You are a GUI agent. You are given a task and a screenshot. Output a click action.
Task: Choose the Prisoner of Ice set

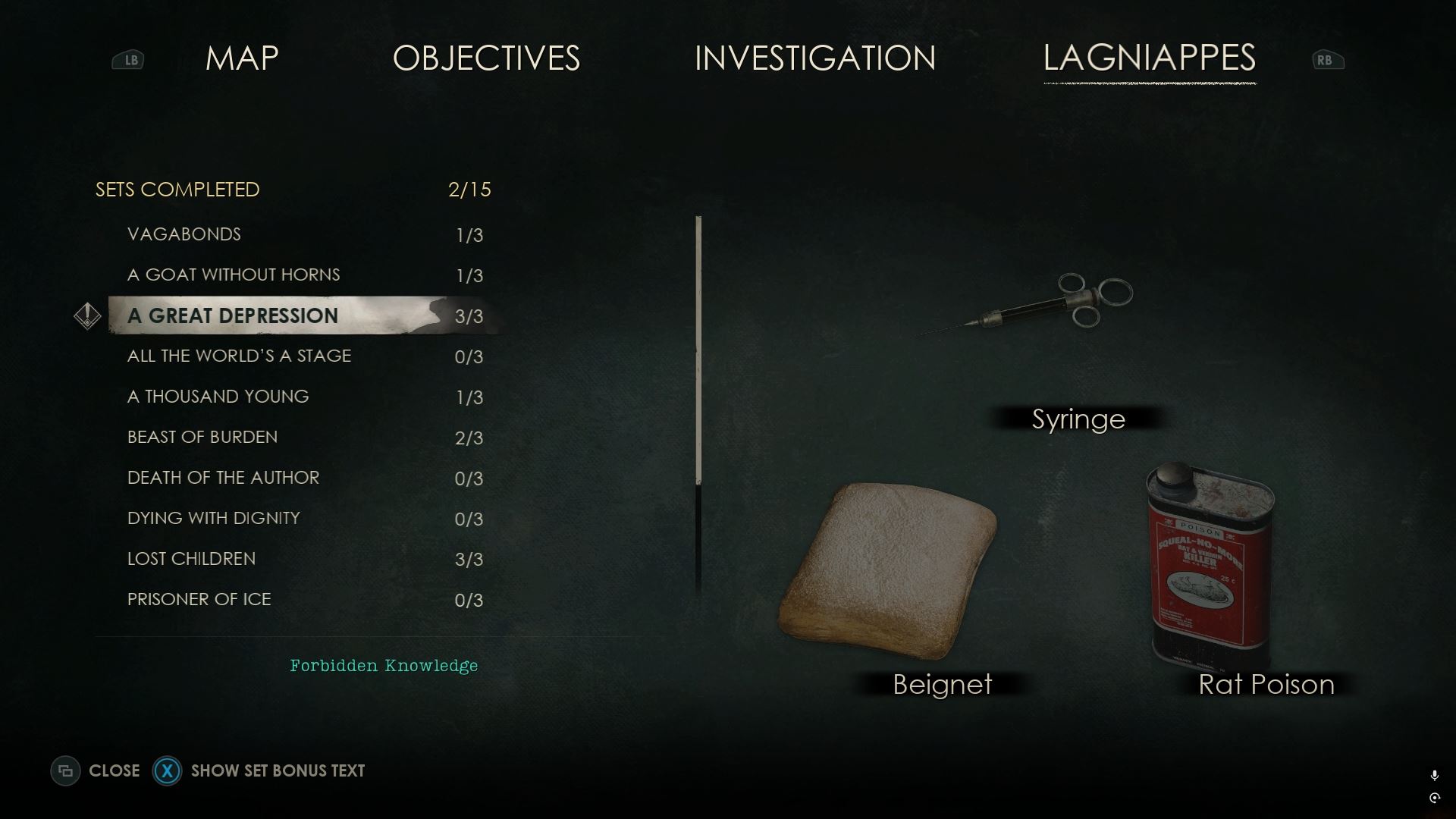click(x=199, y=599)
